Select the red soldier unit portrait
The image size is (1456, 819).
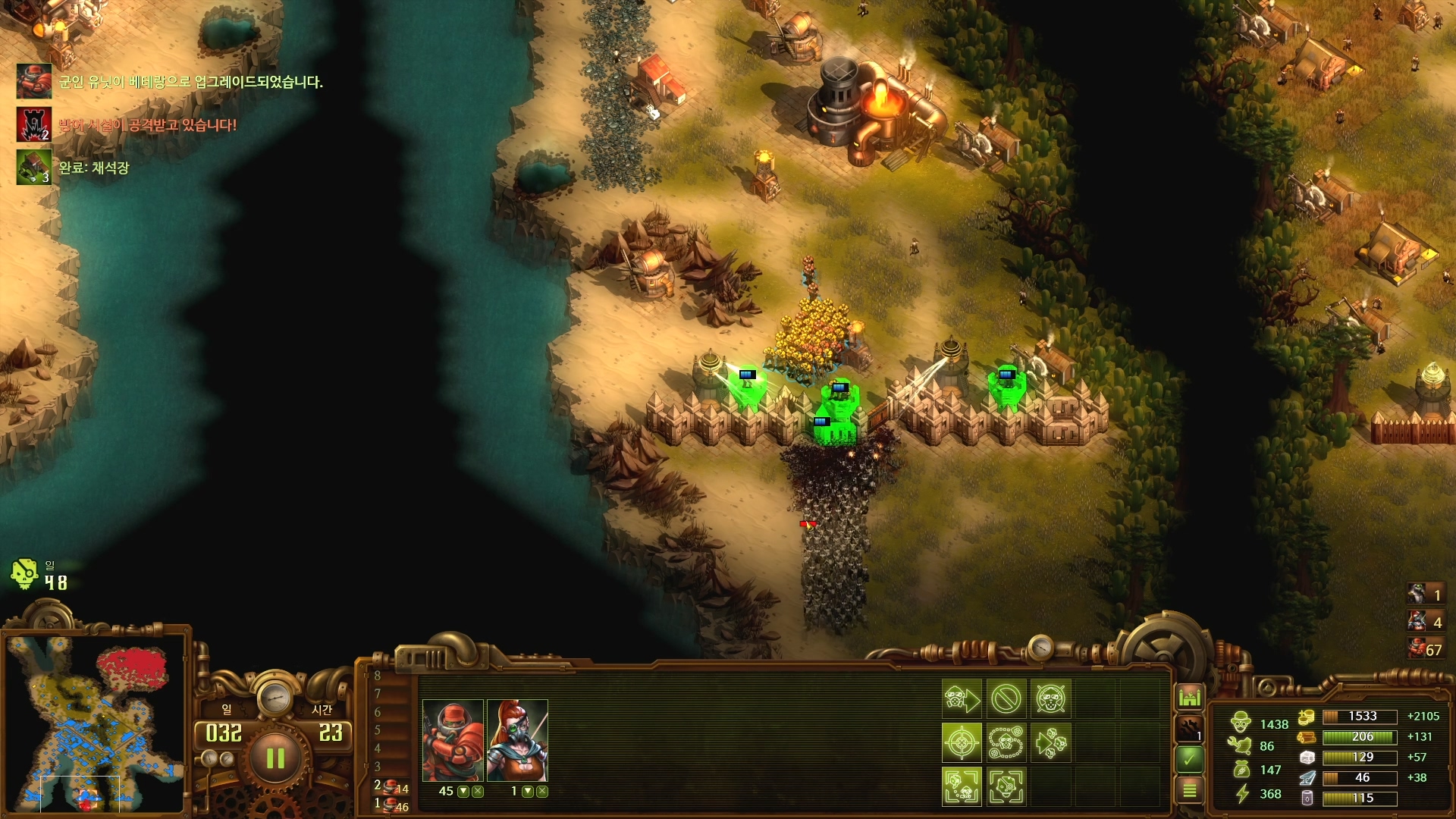coord(453,740)
